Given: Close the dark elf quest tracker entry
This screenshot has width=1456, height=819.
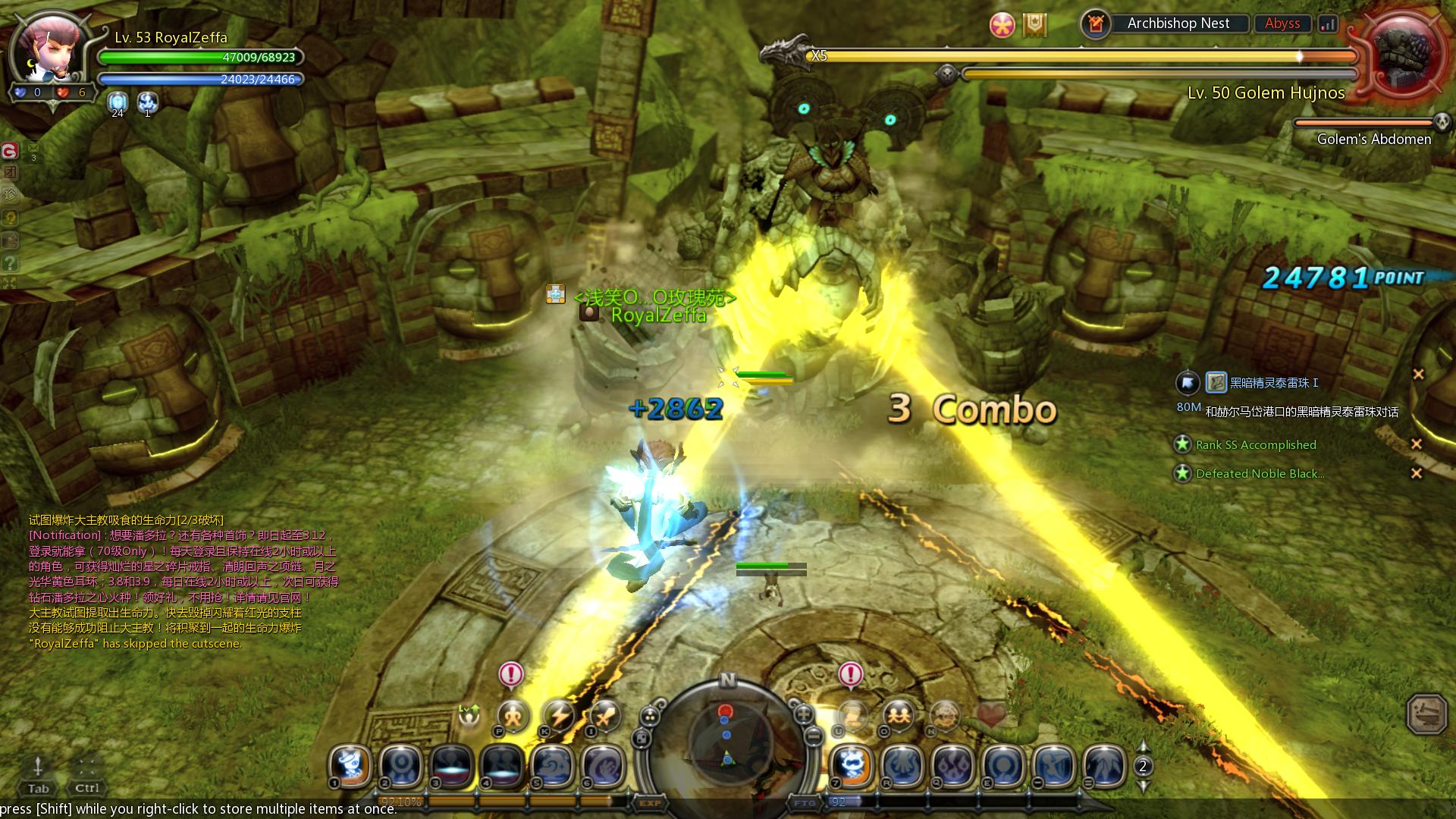Looking at the screenshot, I should point(1418,374).
